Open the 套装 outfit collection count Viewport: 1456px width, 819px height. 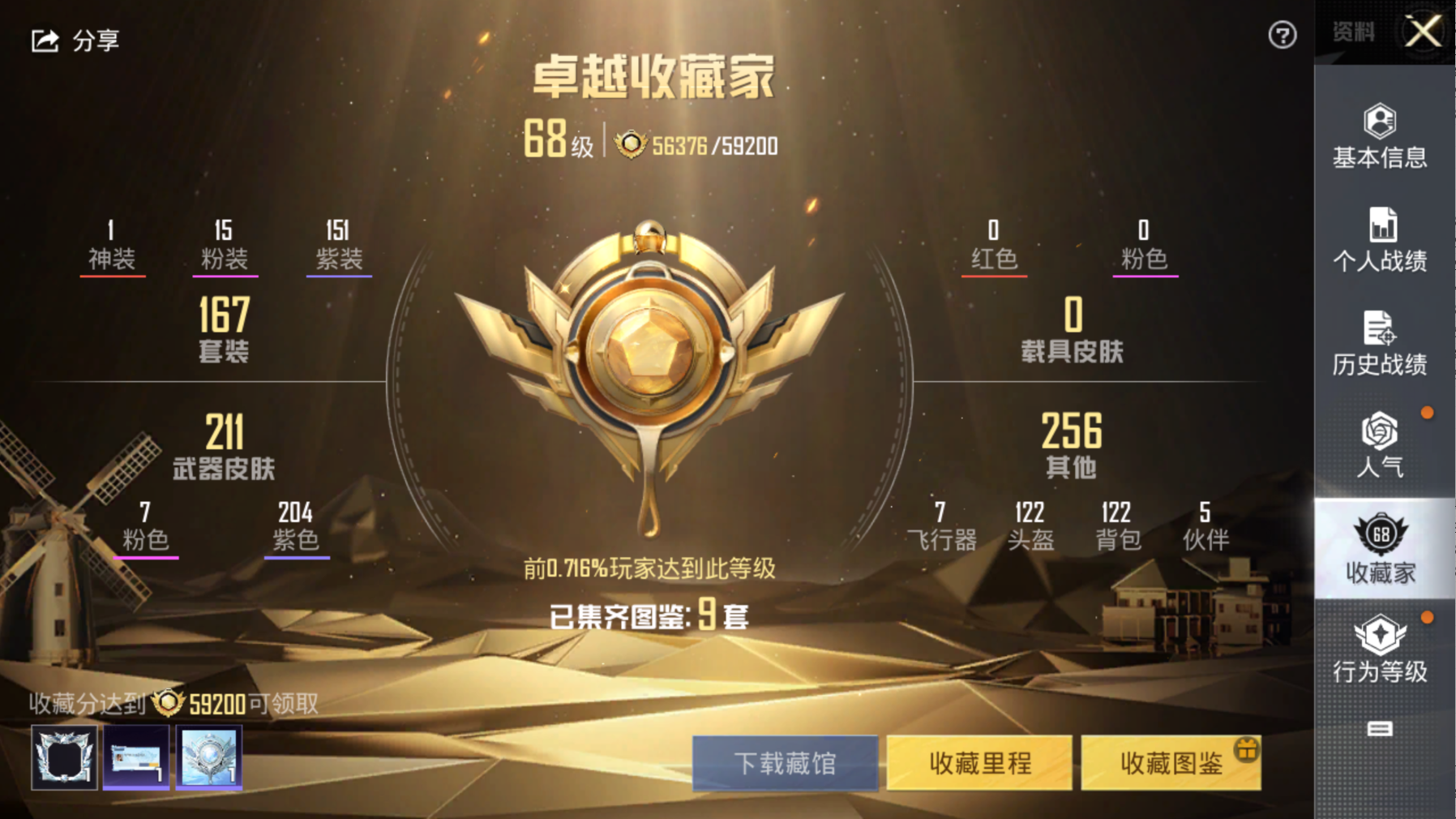[x=224, y=328]
